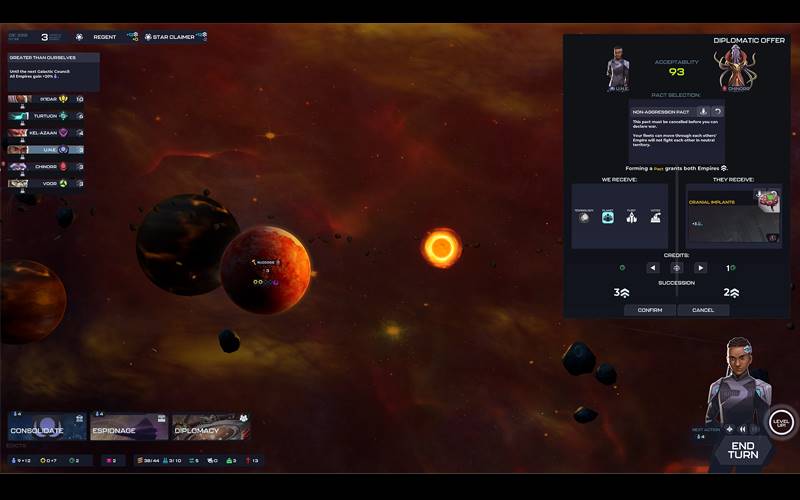
Task: Decrease credits with the left arrow
Action: 652,268
